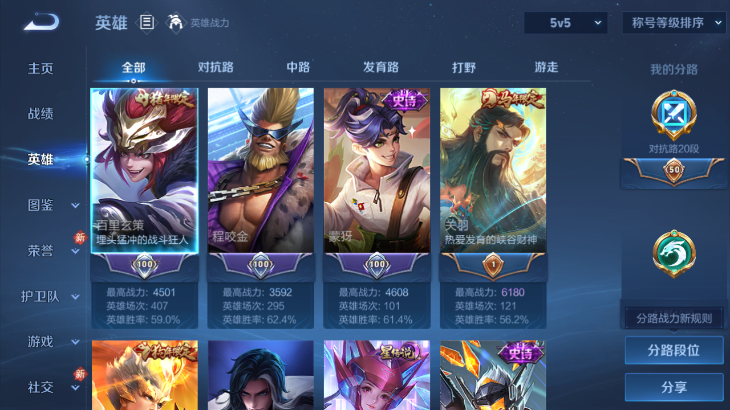
Task: Open the 称号等级排序 sort dropdown
Action: [x=674, y=22]
